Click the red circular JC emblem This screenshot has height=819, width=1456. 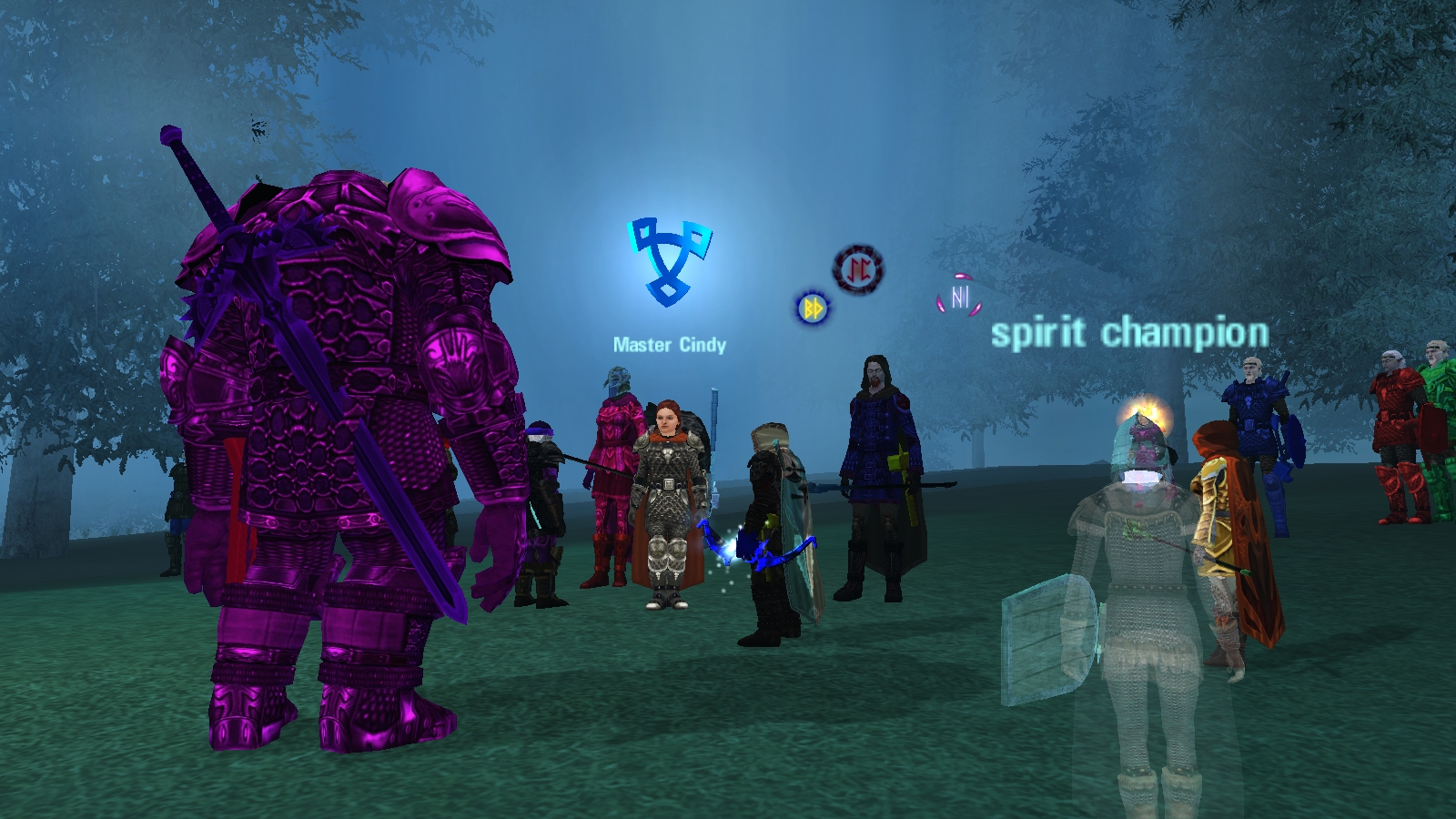pyautogui.click(x=857, y=268)
